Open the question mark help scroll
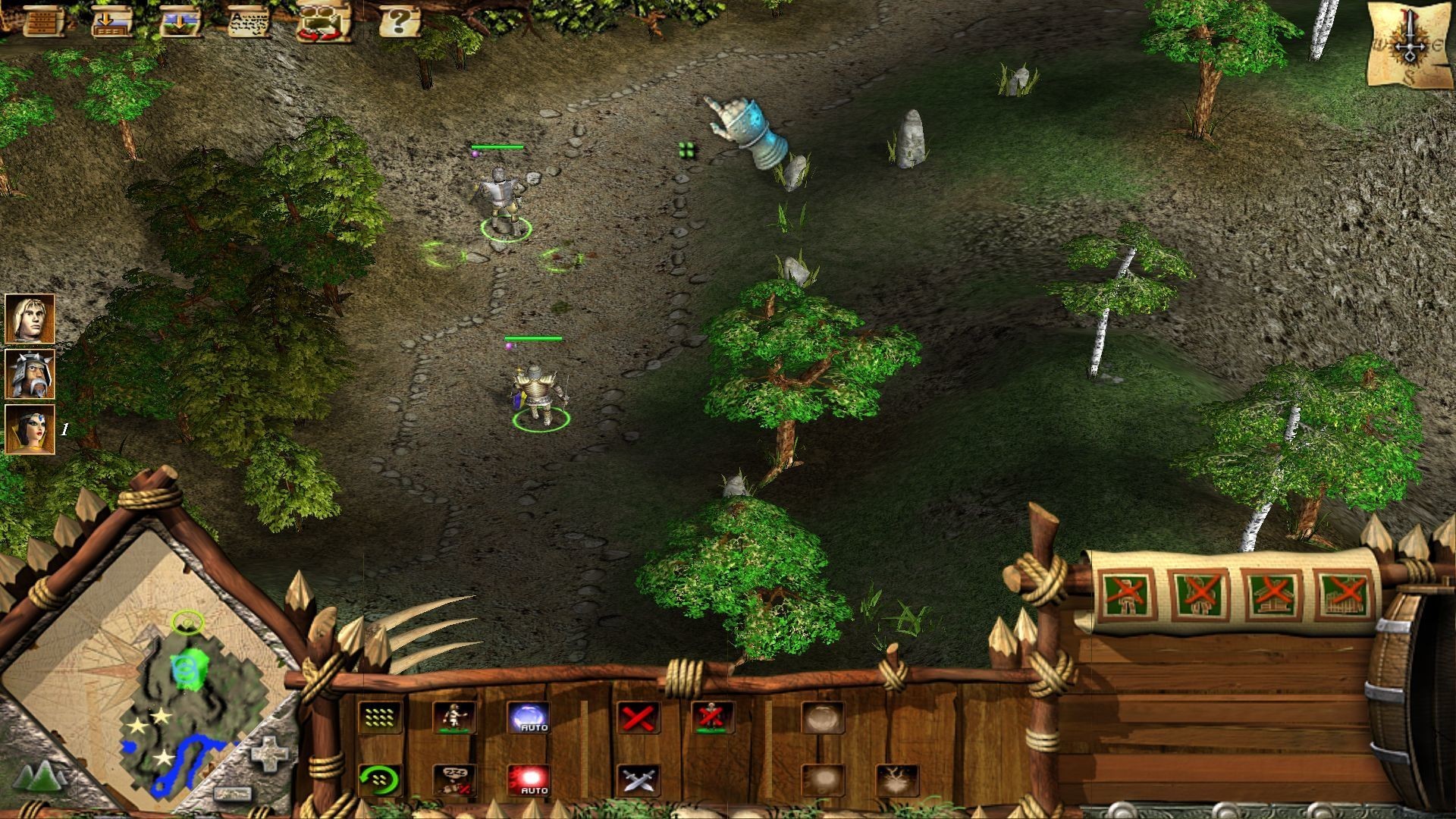The width and height of the screenshot is (1456, 819). coord(399,20)
